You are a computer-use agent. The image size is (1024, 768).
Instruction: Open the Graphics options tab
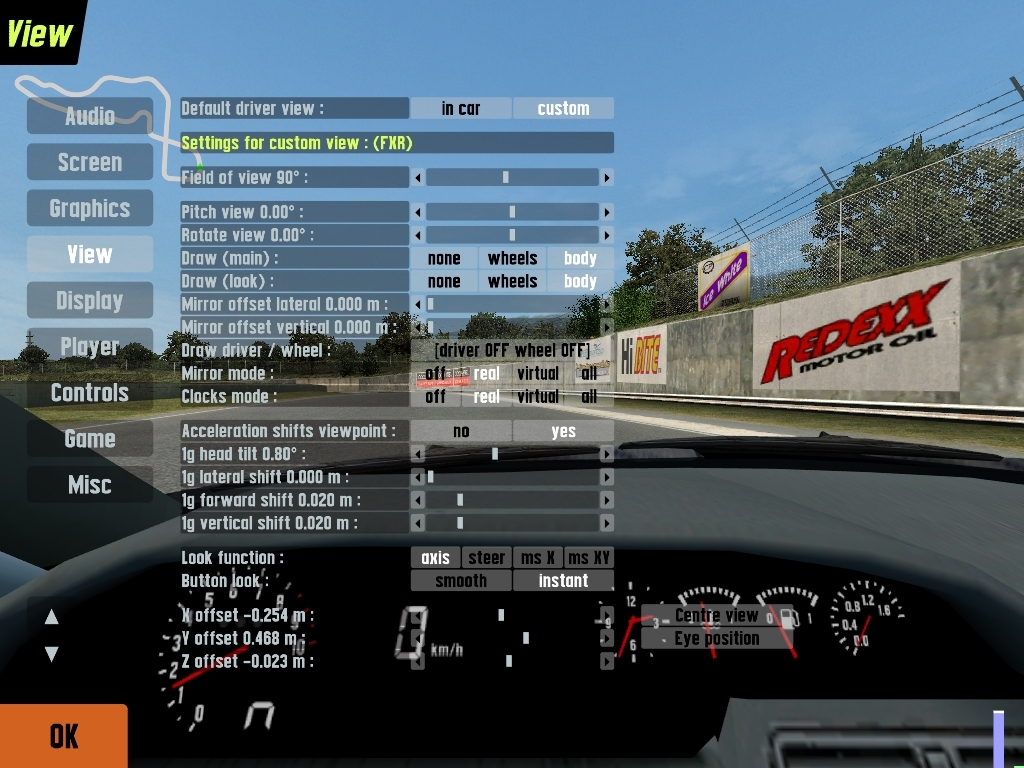(90, 208)
